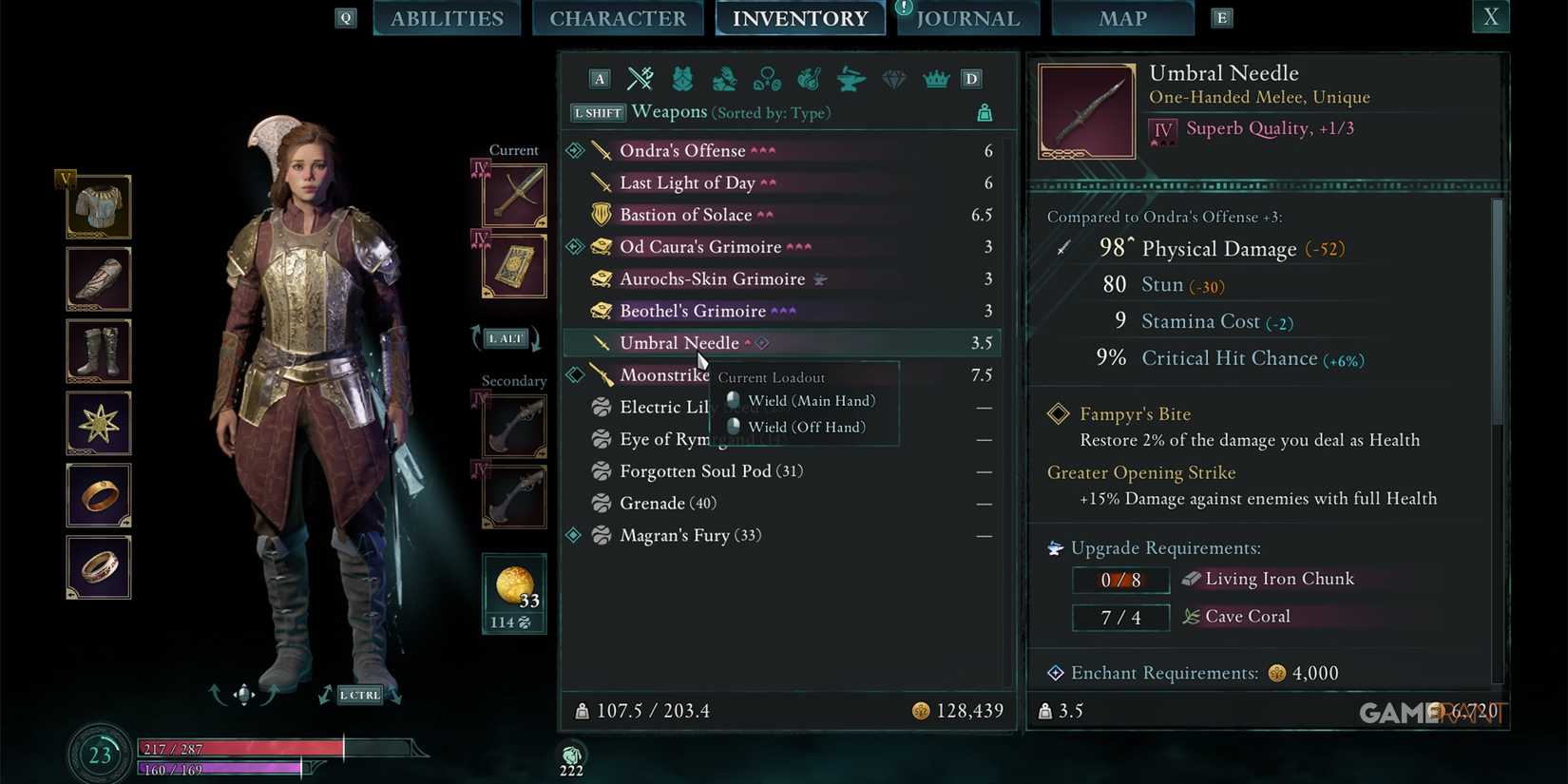The width and height of the screenshot is (1568, 784).
Task: Select the Accessories category (amulet icon)
Action: [x=767, y=79]
